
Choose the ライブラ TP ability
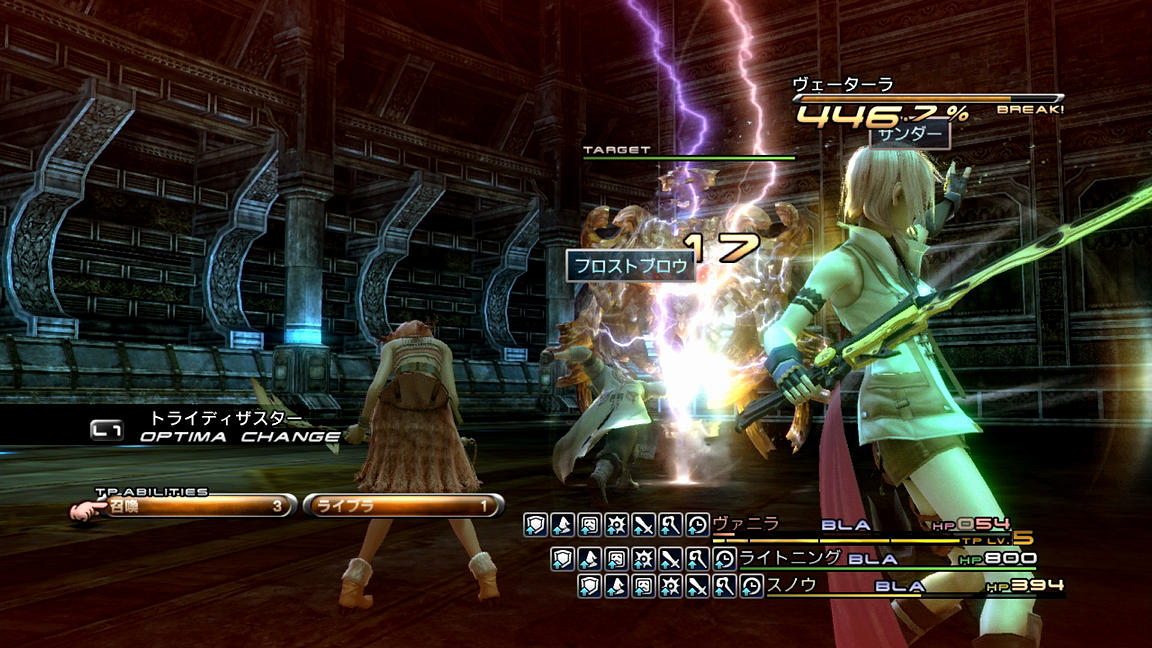point(402,506)
